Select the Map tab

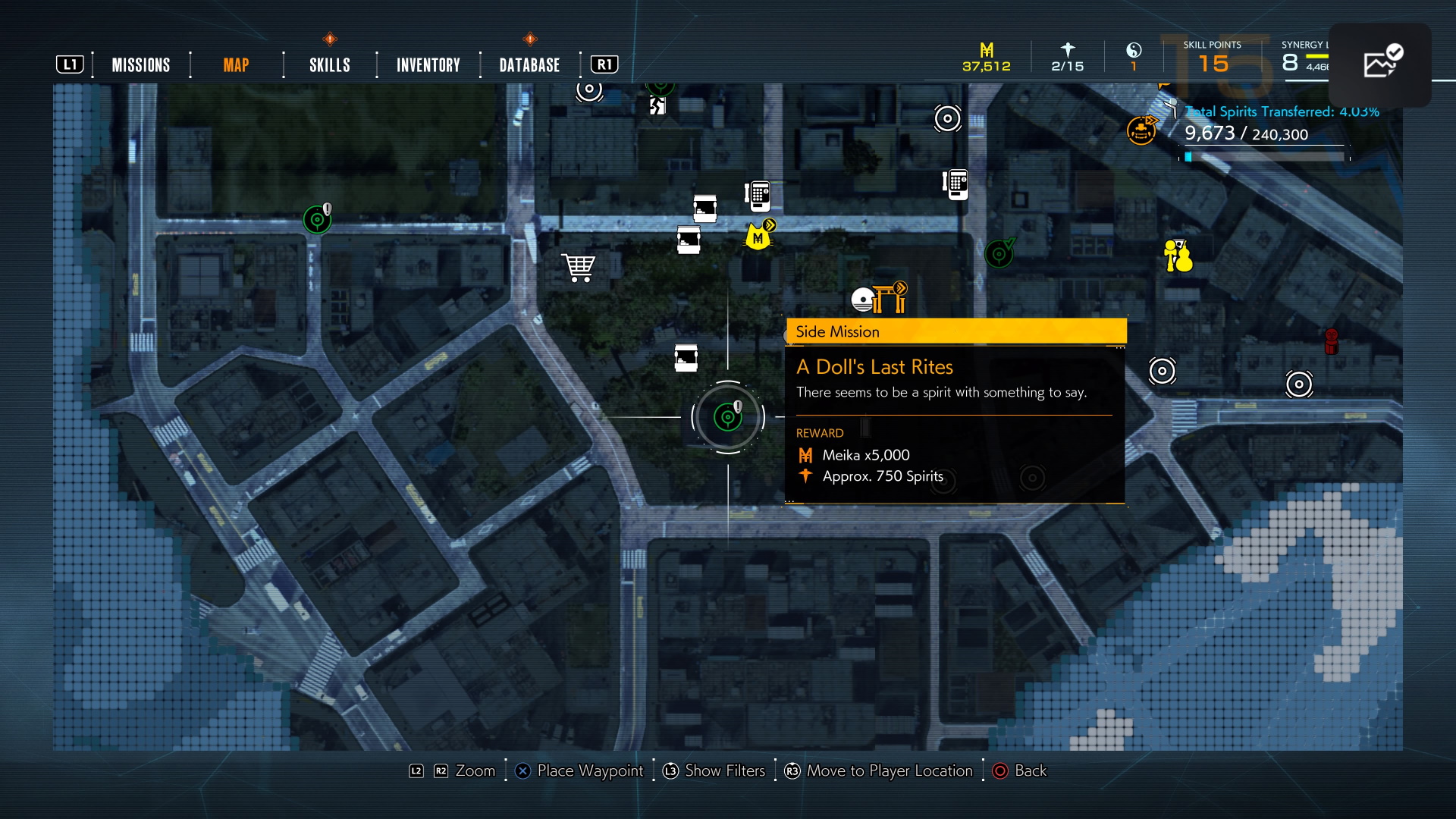(x=236, y=65)
